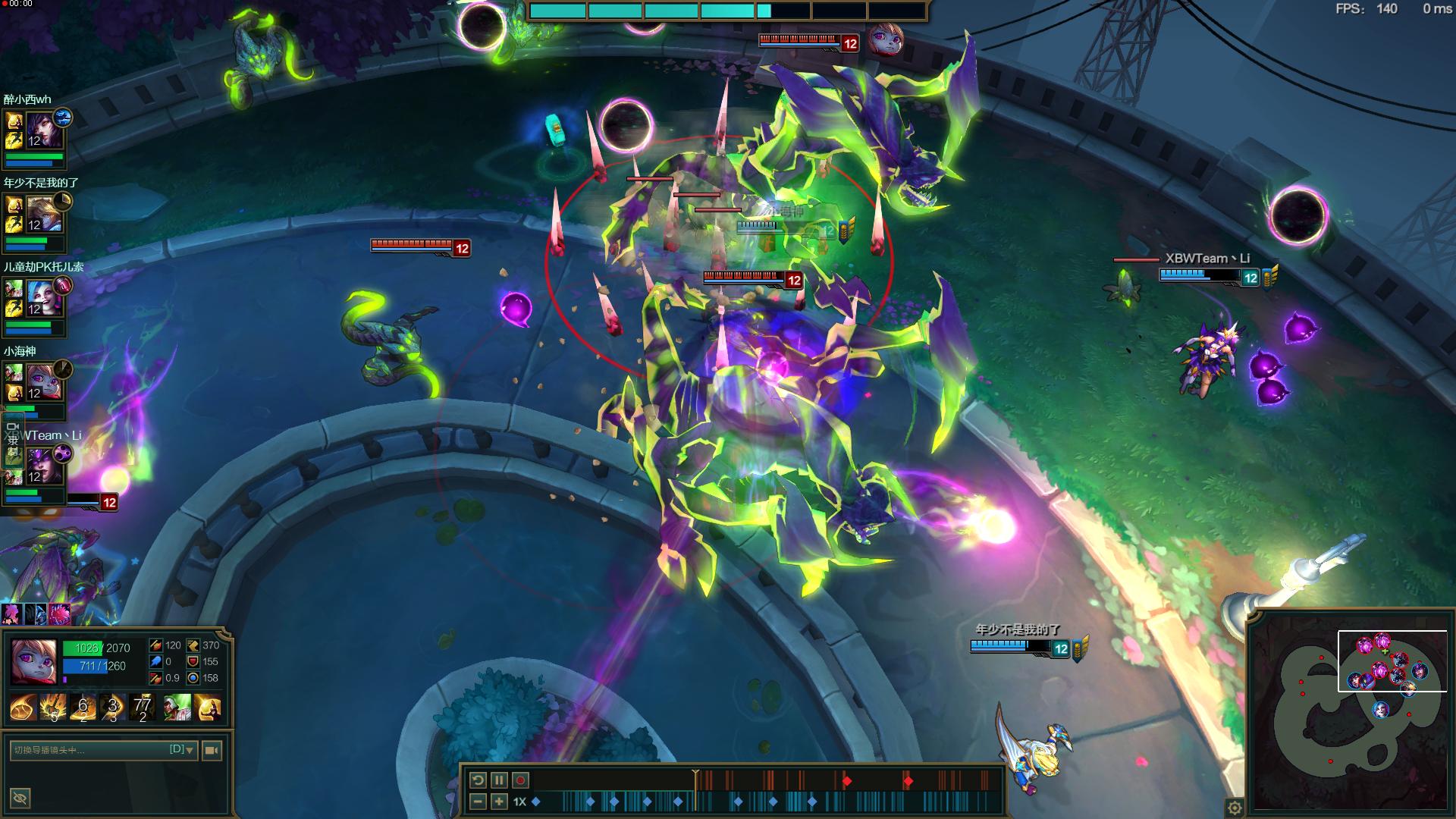Click the Flash summoner spell in stats panel
Screen dimensions: 1456x819
pos(208,708)
